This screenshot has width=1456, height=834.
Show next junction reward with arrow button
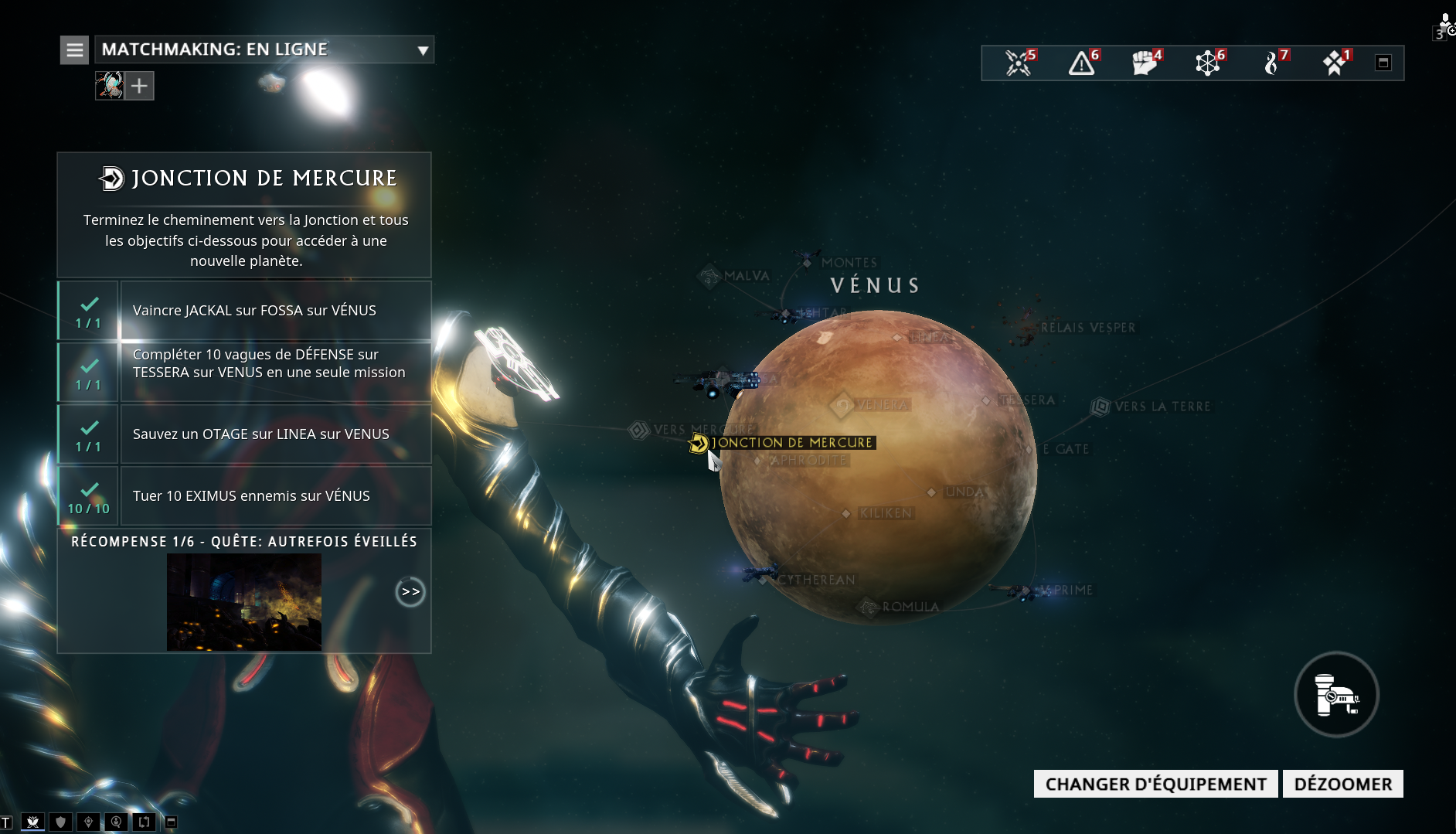(x=410, y=592)
